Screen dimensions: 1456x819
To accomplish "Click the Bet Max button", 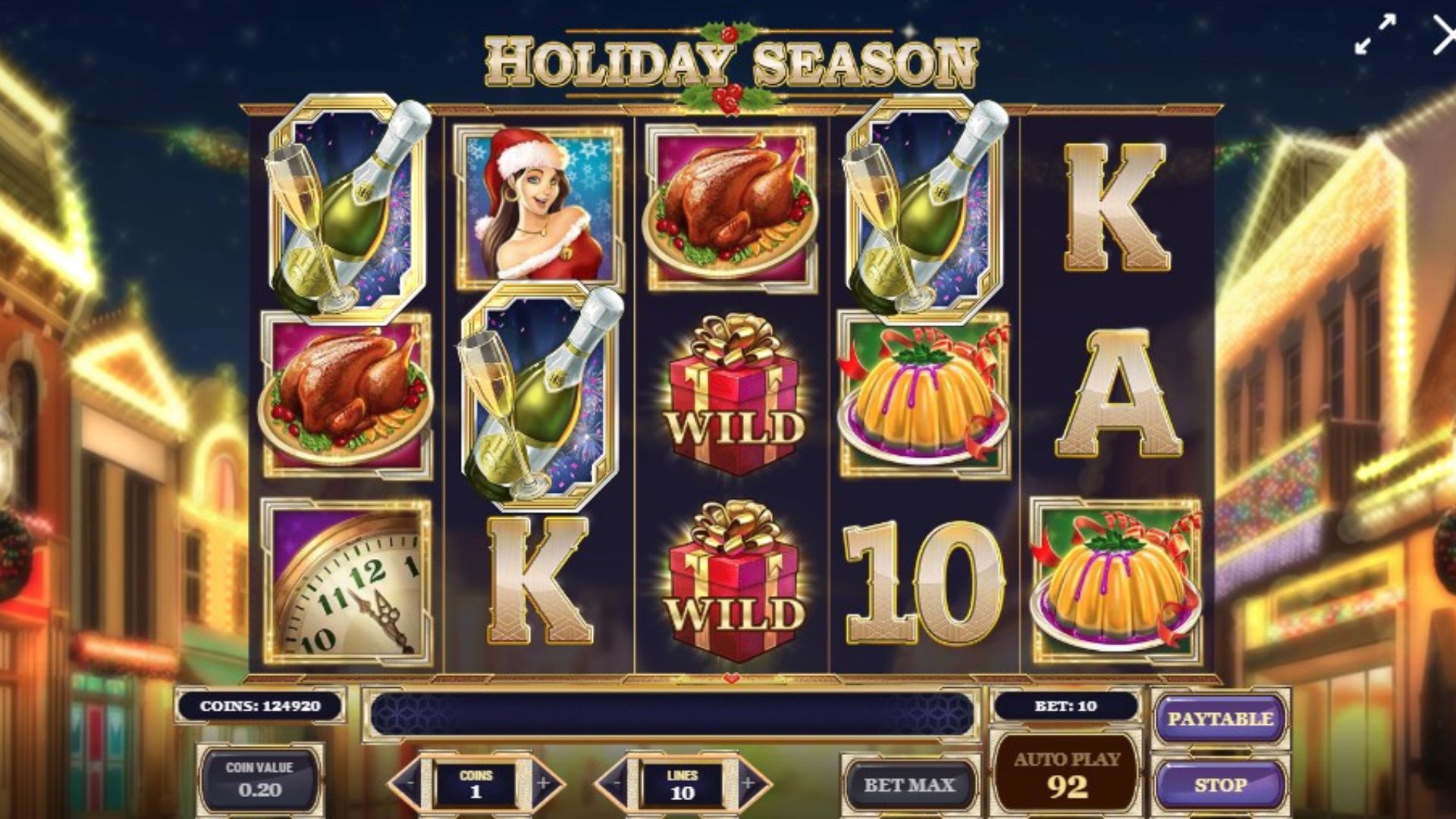I will pos(908,785).
